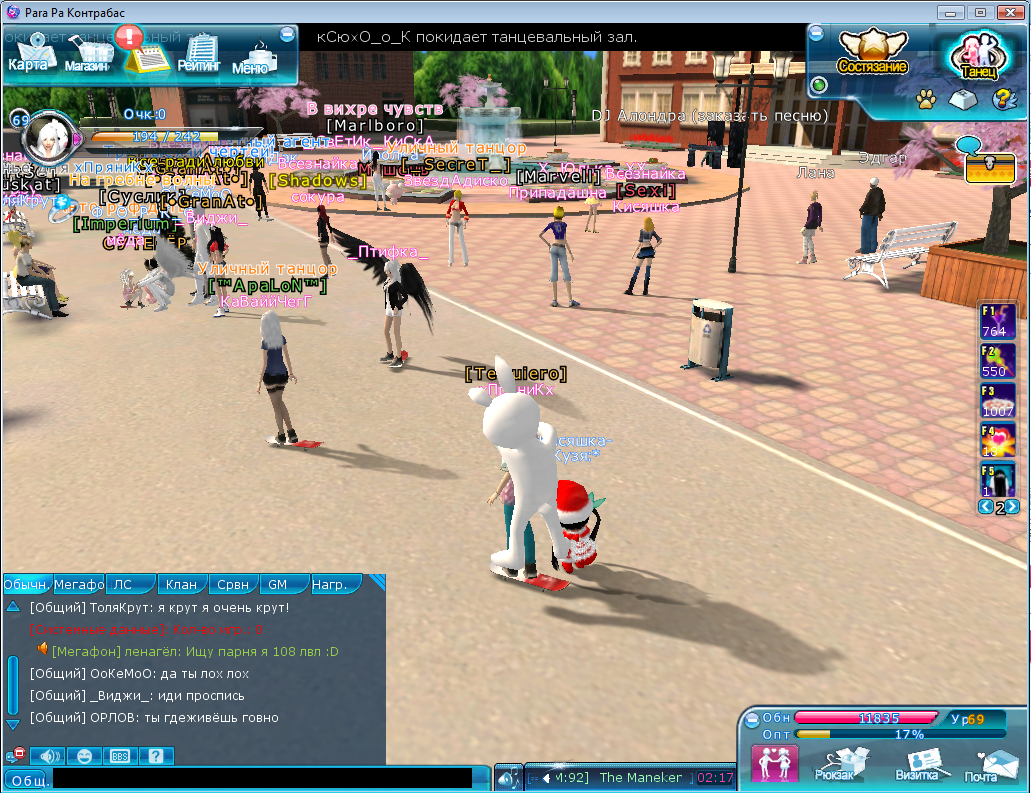Open the Магазин shop
Viewport: 1031px width, 793px height.
point(87,57)
